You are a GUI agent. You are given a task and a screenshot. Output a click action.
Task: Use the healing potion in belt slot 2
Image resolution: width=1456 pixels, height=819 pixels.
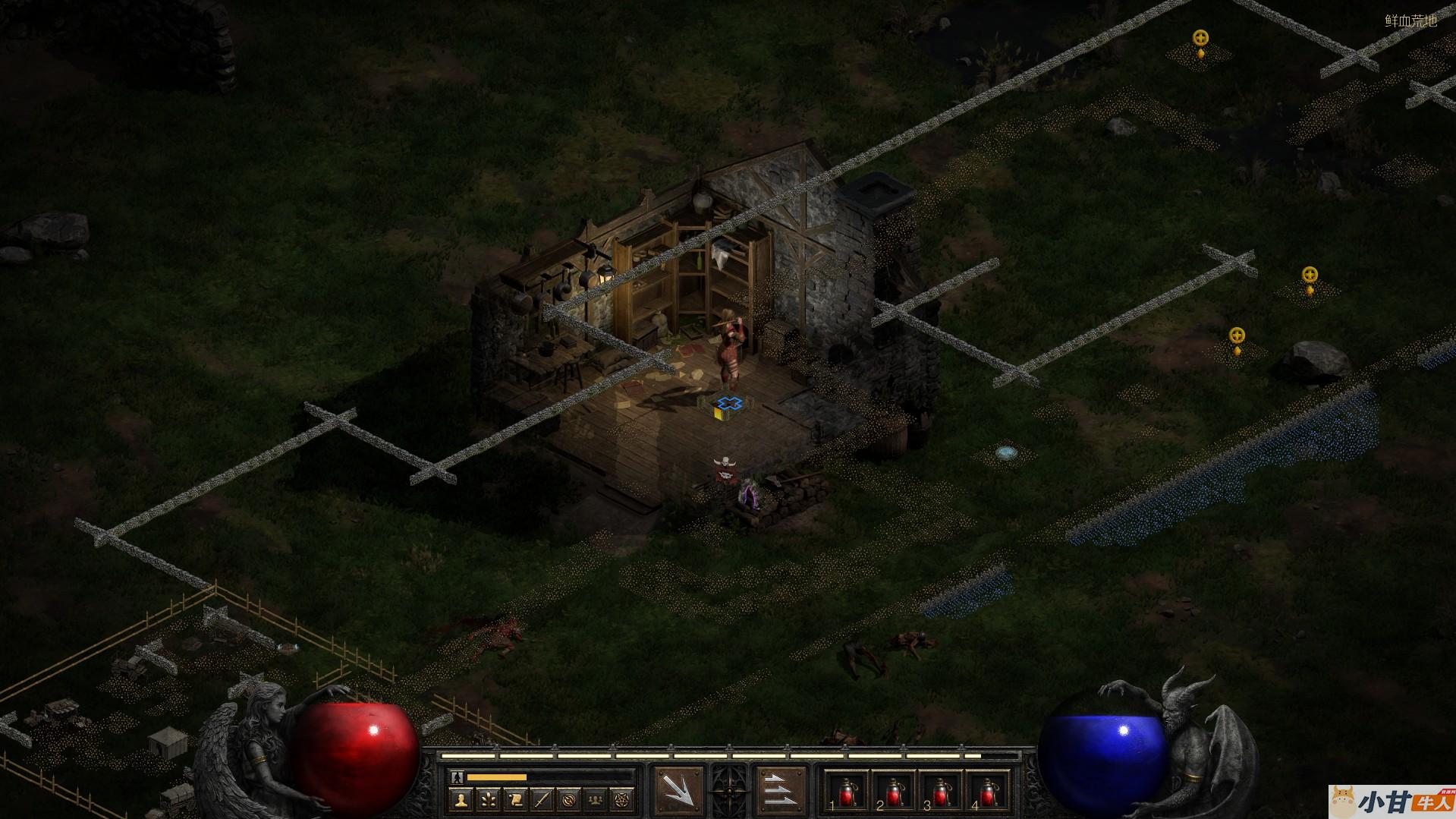coord(893,792)
